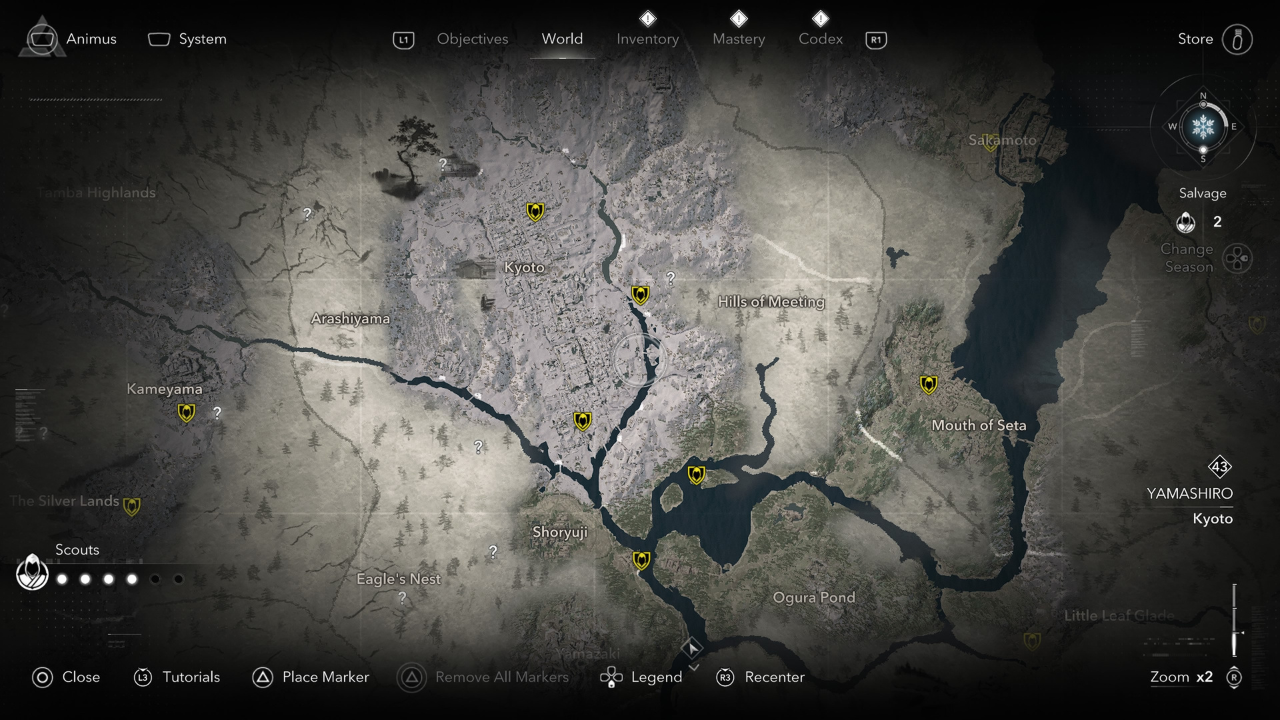Open the Codex tab

820,39
